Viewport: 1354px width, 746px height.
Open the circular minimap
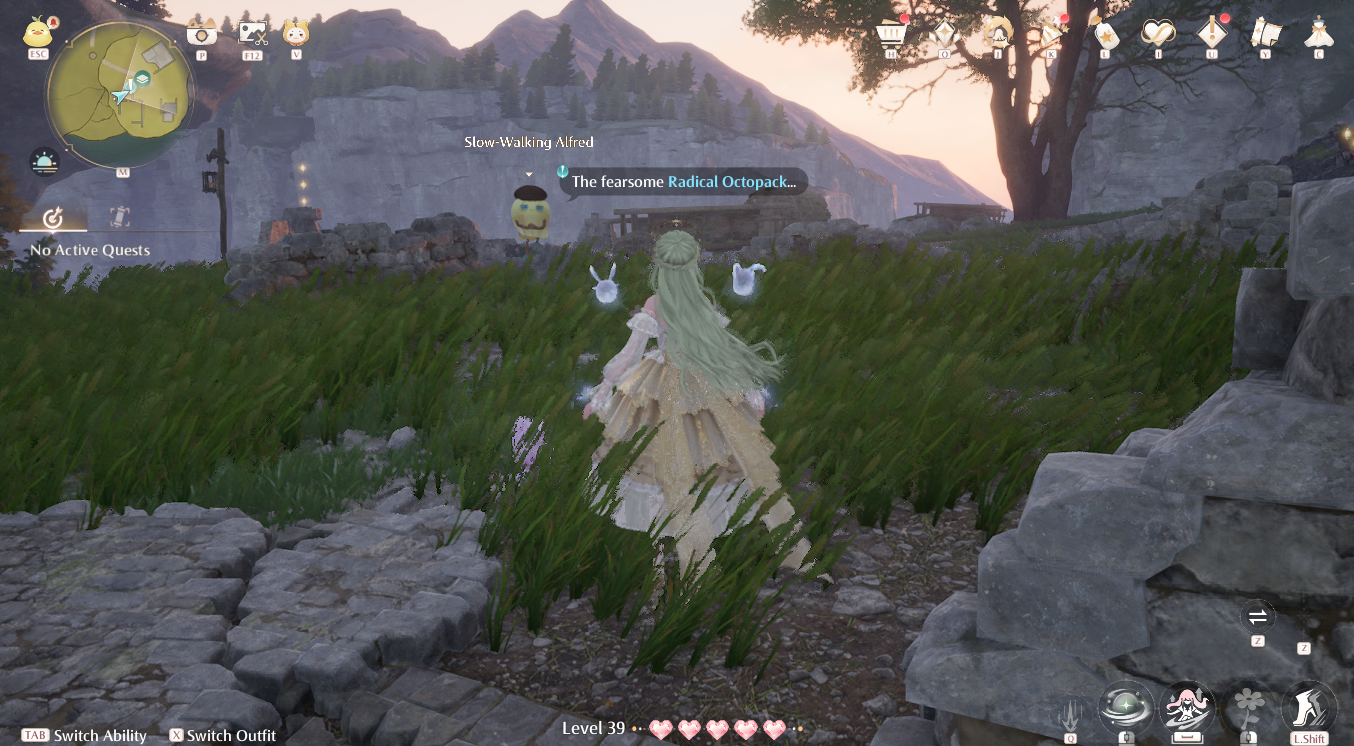119,95
